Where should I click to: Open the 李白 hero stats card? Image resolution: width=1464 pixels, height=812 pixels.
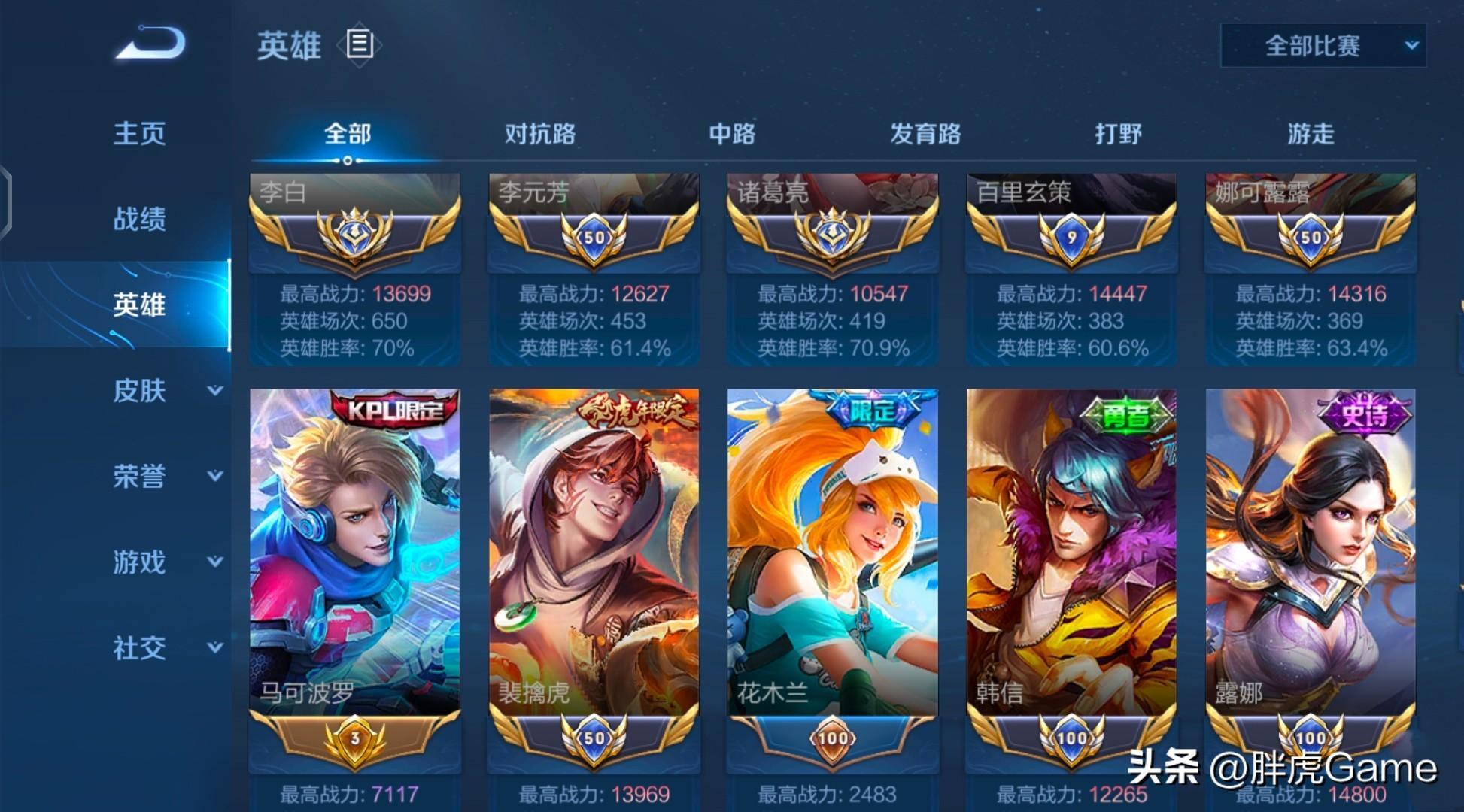tap(354, 271)
